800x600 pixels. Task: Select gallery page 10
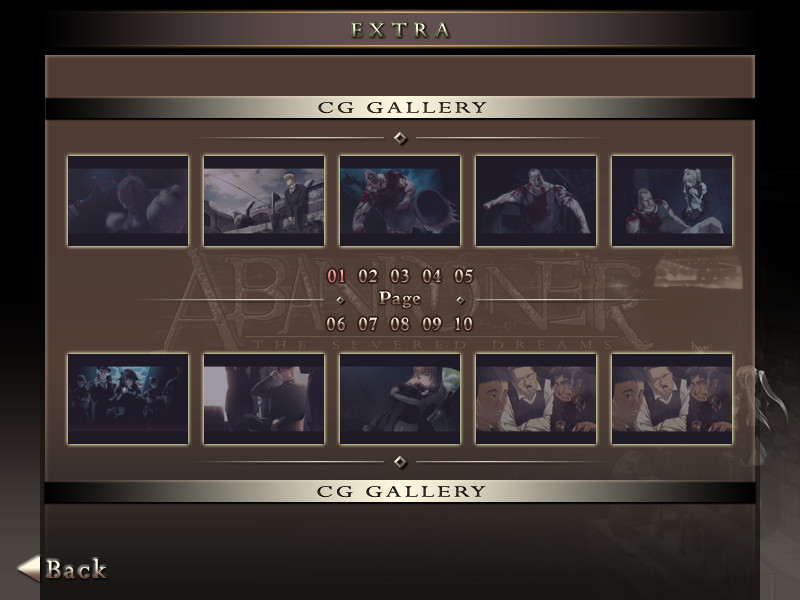coord(463,324)
